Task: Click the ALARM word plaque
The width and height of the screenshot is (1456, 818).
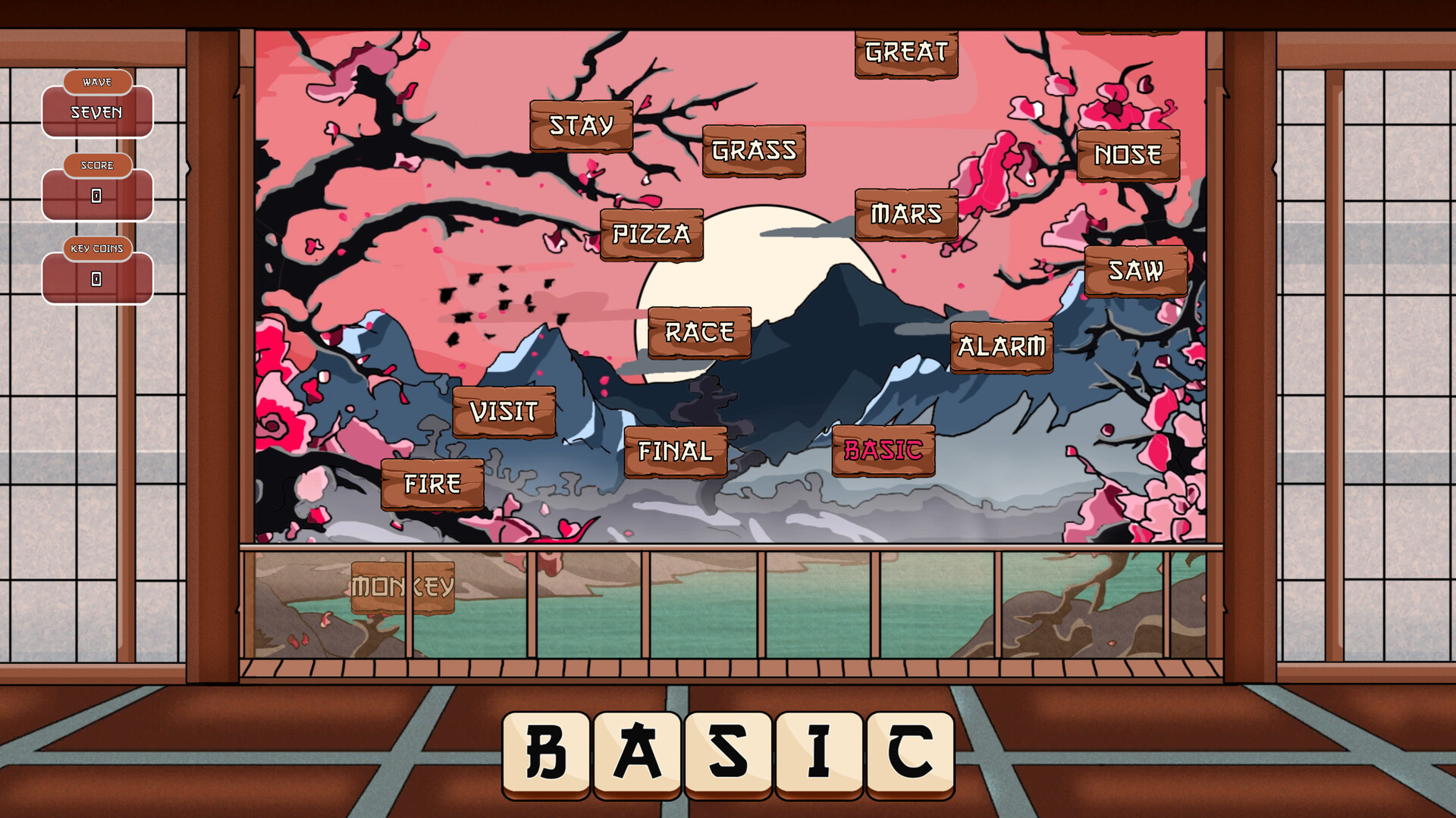Action: 1003,346
